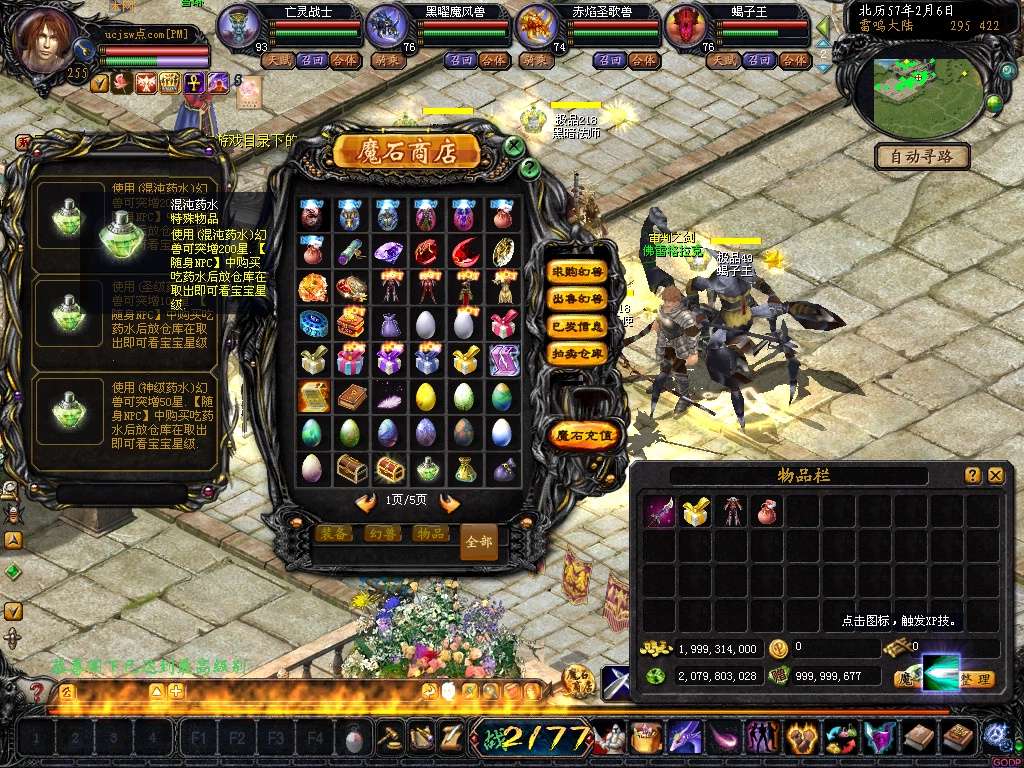Open the shop window's question mark help
This screenshot has height=768, width=1024.
tap(530, 168)
